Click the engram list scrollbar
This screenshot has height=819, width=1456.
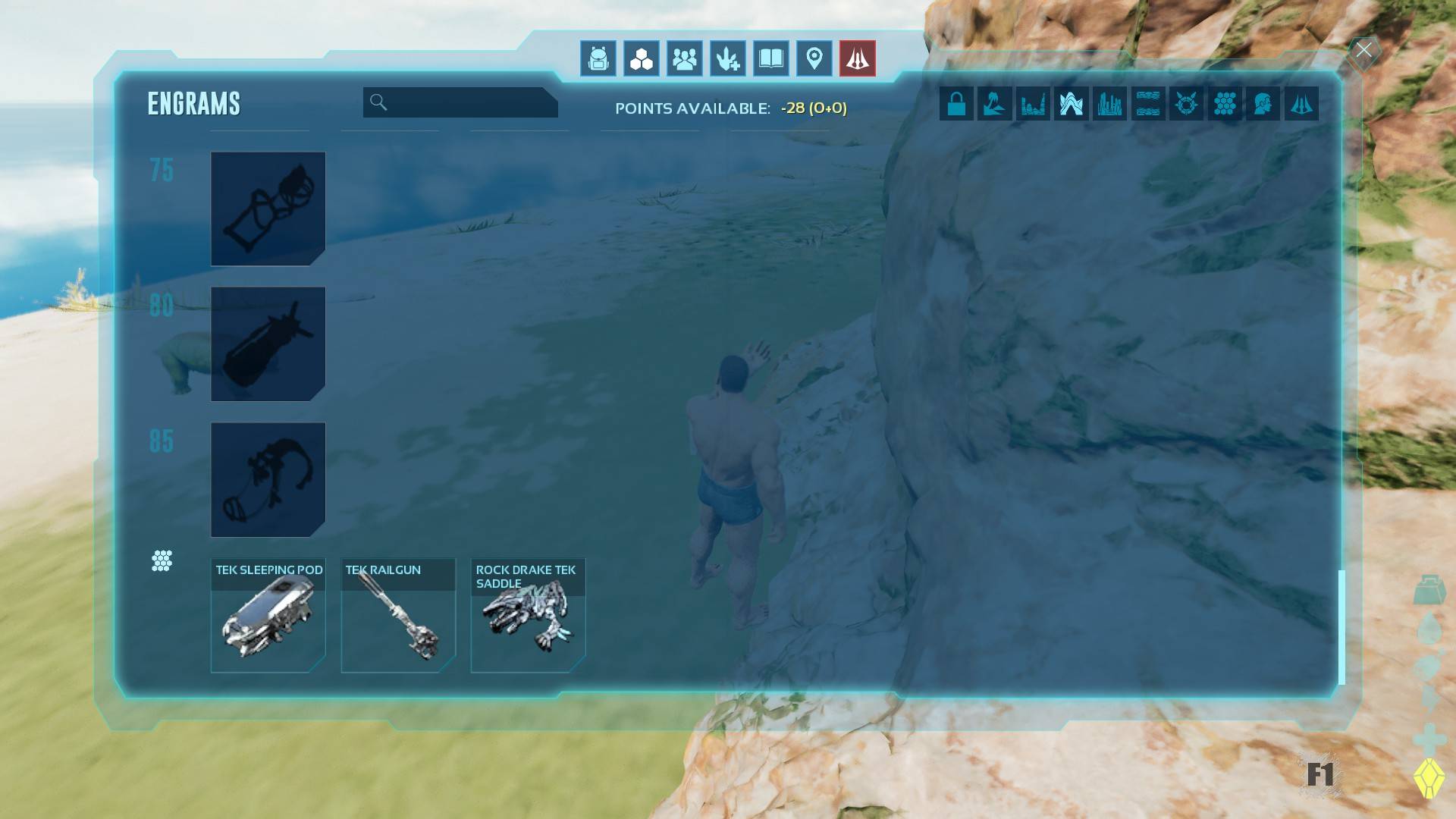(x=1341, y=626)
